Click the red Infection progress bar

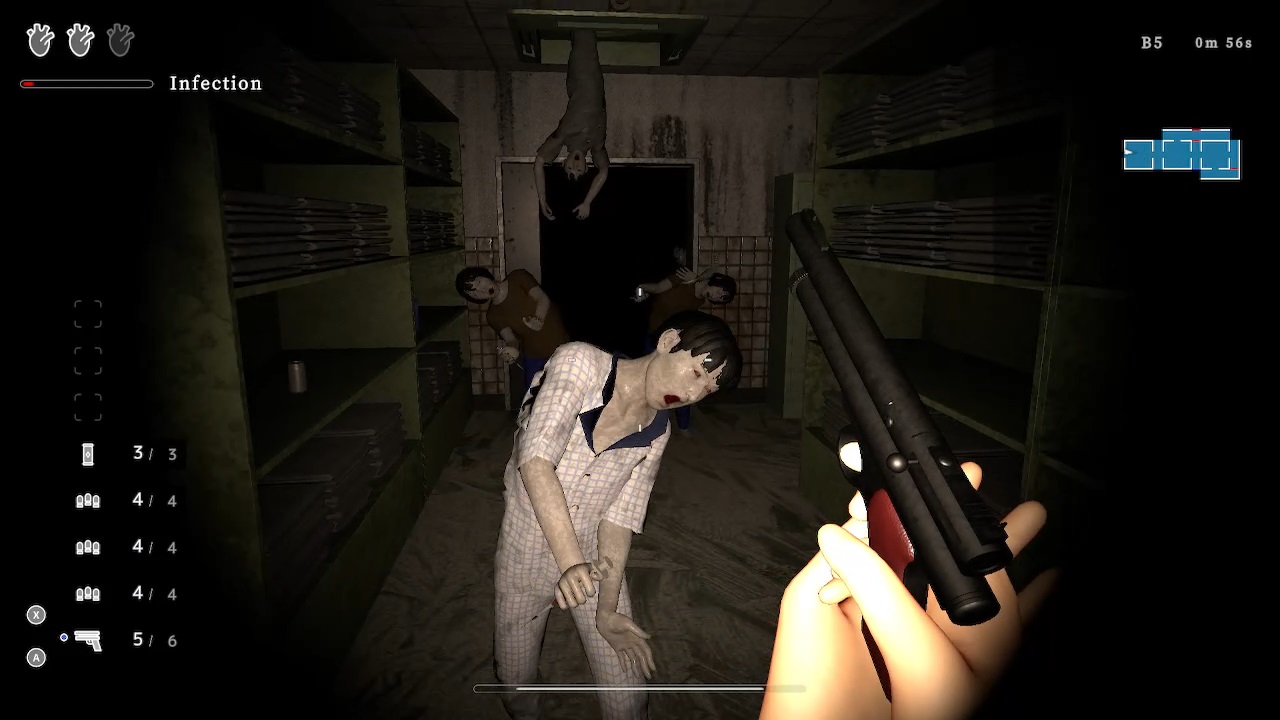coord(86,84)
